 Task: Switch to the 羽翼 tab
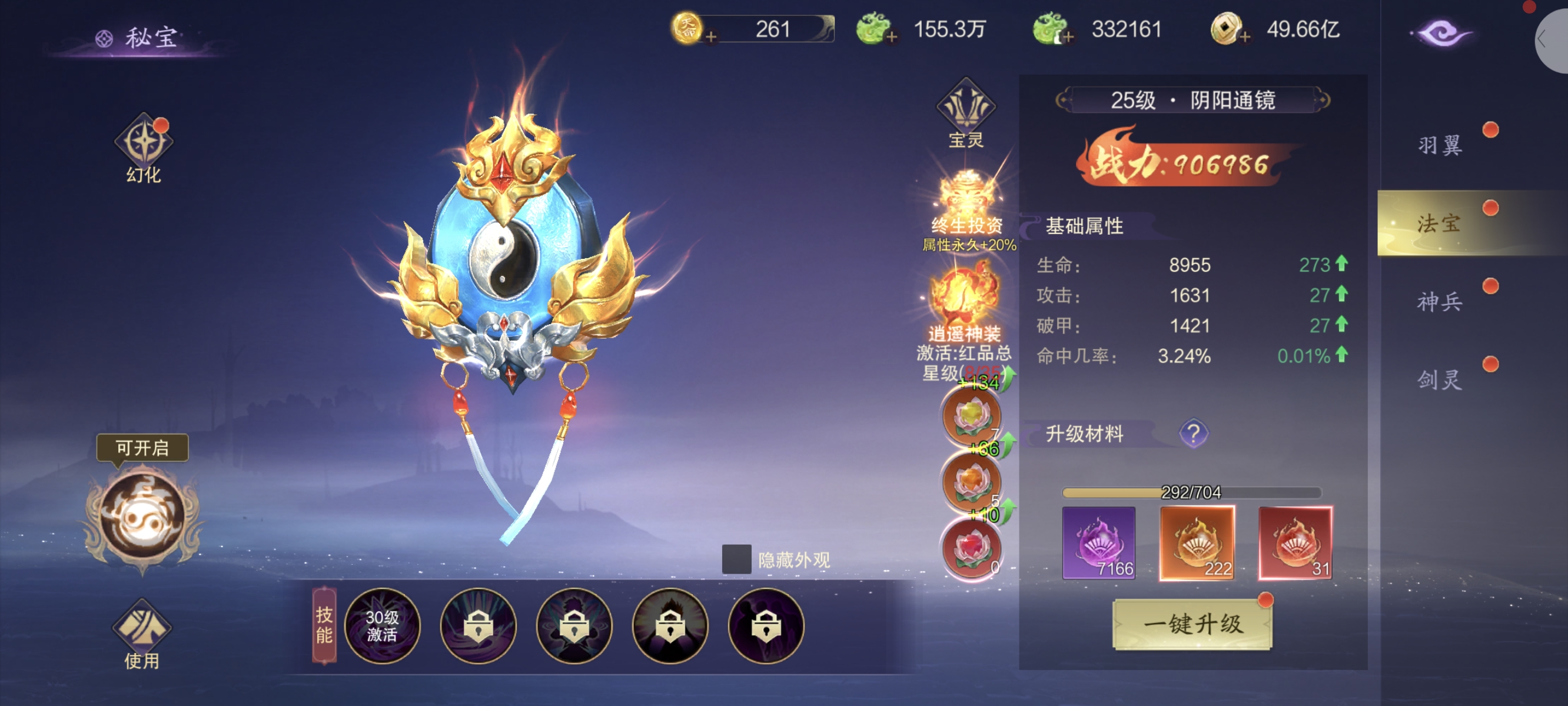click(x=1440, y=145)
